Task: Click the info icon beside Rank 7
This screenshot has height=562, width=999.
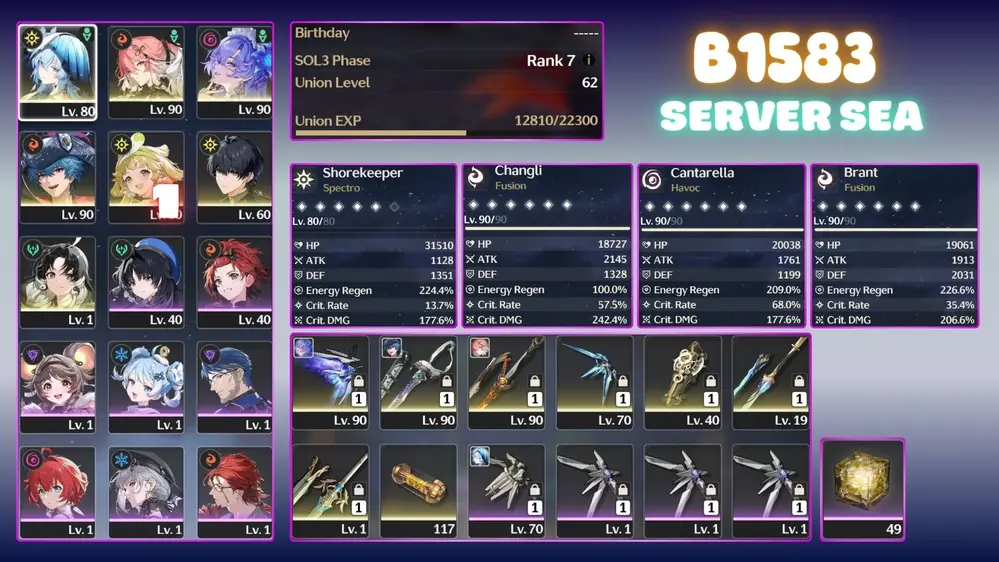Action: 589,61
